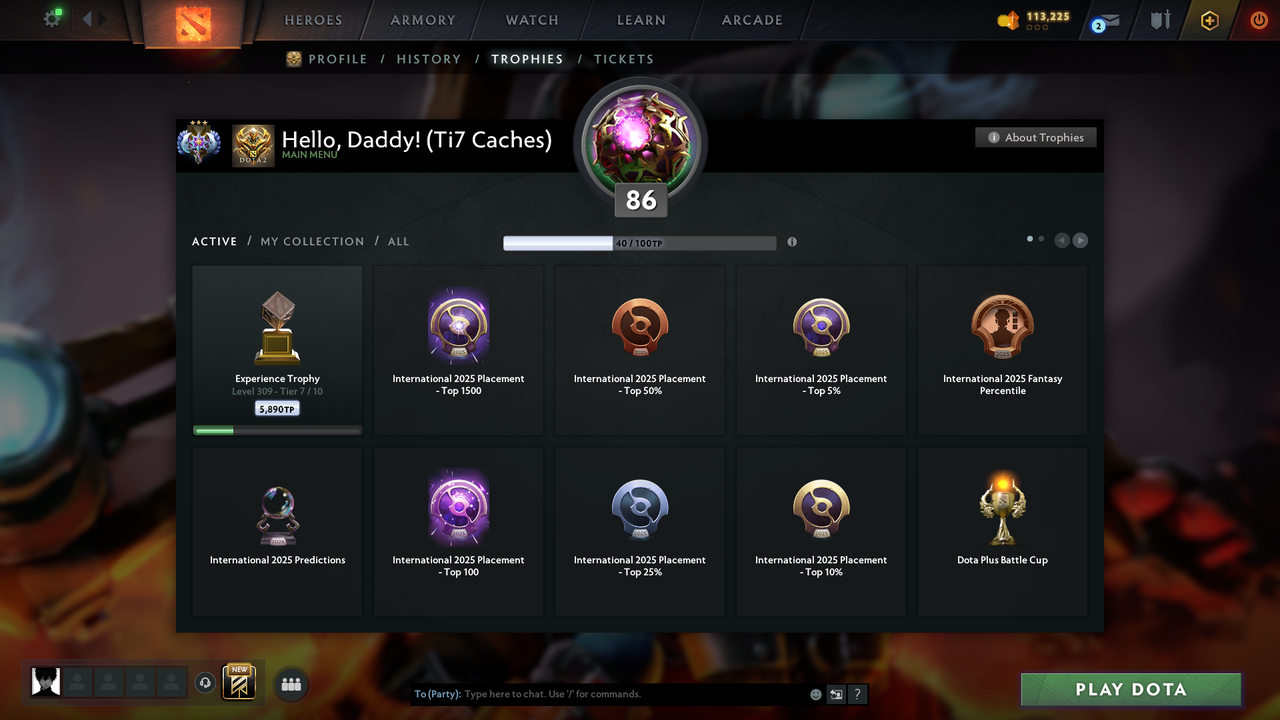
Task: Switch chat channel with the toggle beside emoticons
Action: pos(836,693)
